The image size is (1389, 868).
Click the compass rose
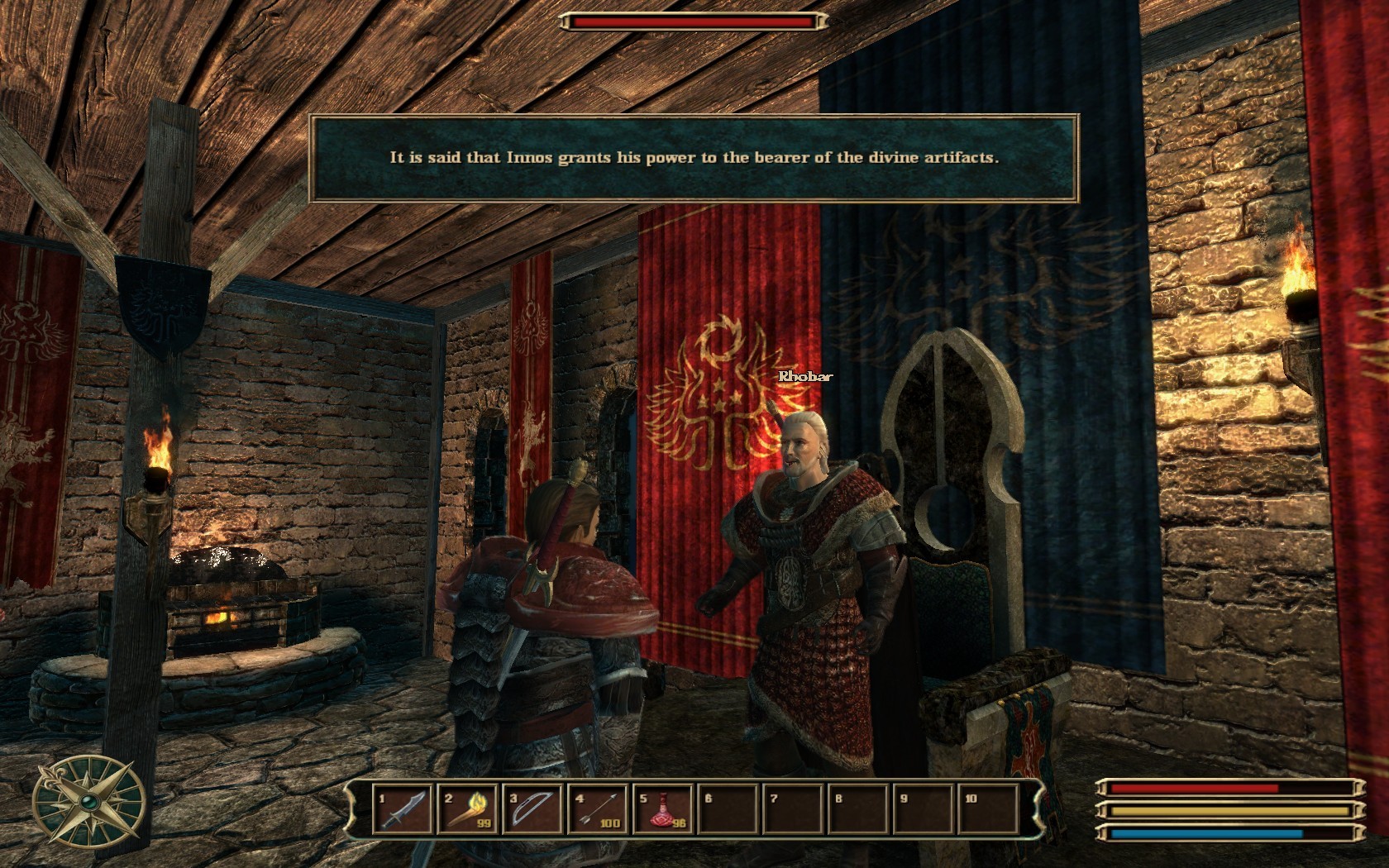(89, 803)
